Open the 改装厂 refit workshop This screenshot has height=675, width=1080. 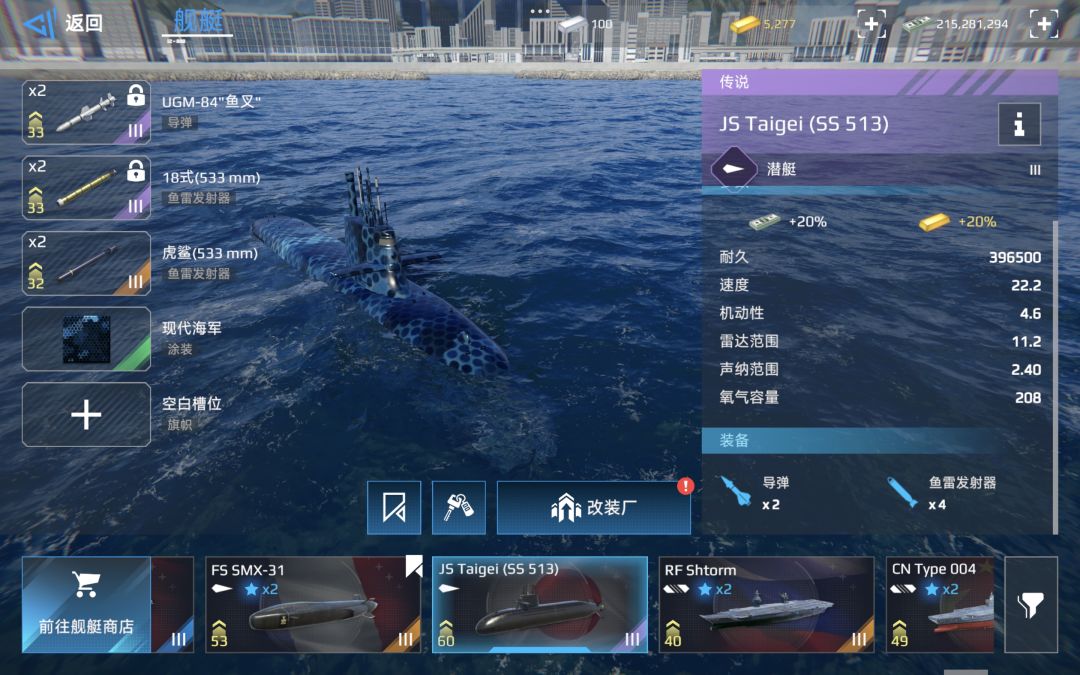coord(593,507)
